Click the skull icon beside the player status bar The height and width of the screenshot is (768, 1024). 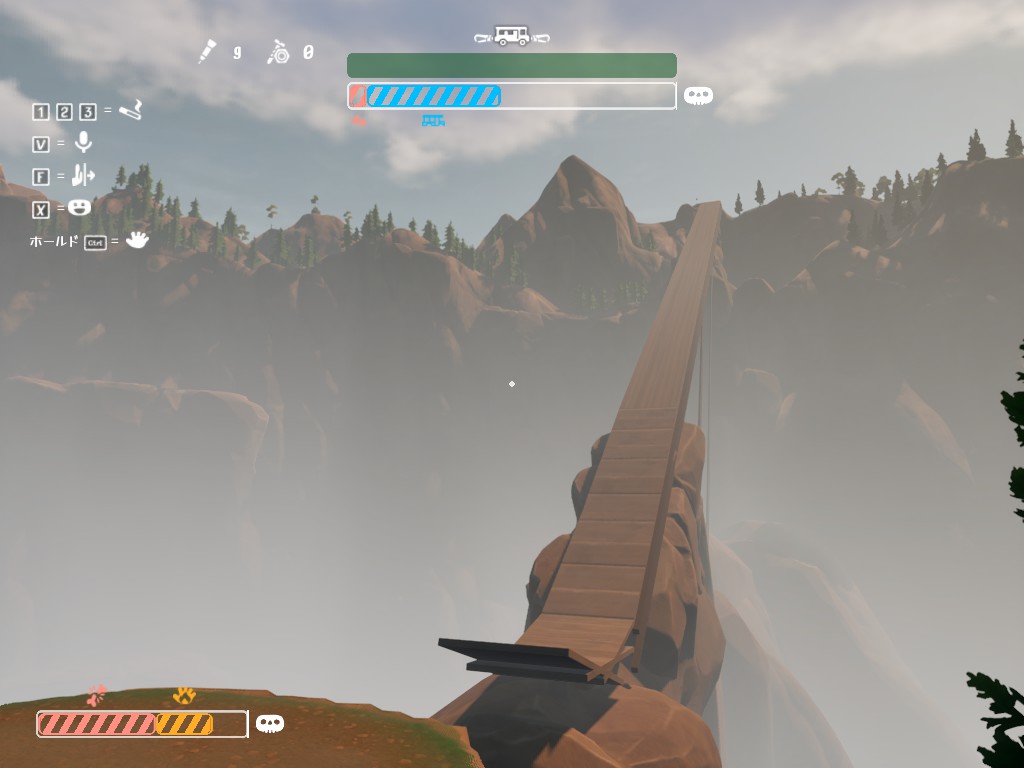[269, 723]
